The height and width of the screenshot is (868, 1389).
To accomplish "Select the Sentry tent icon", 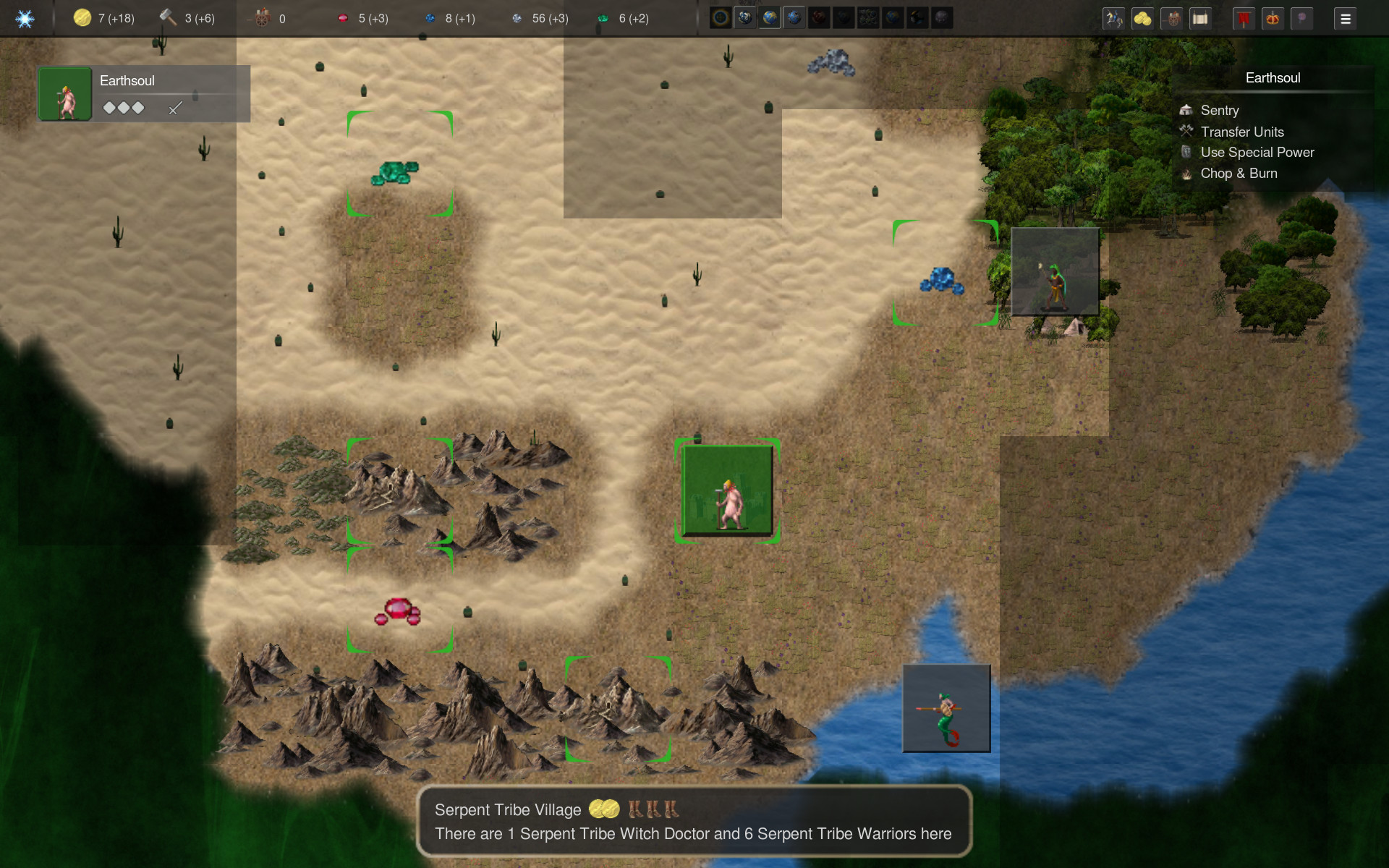I will (1186, 110).
